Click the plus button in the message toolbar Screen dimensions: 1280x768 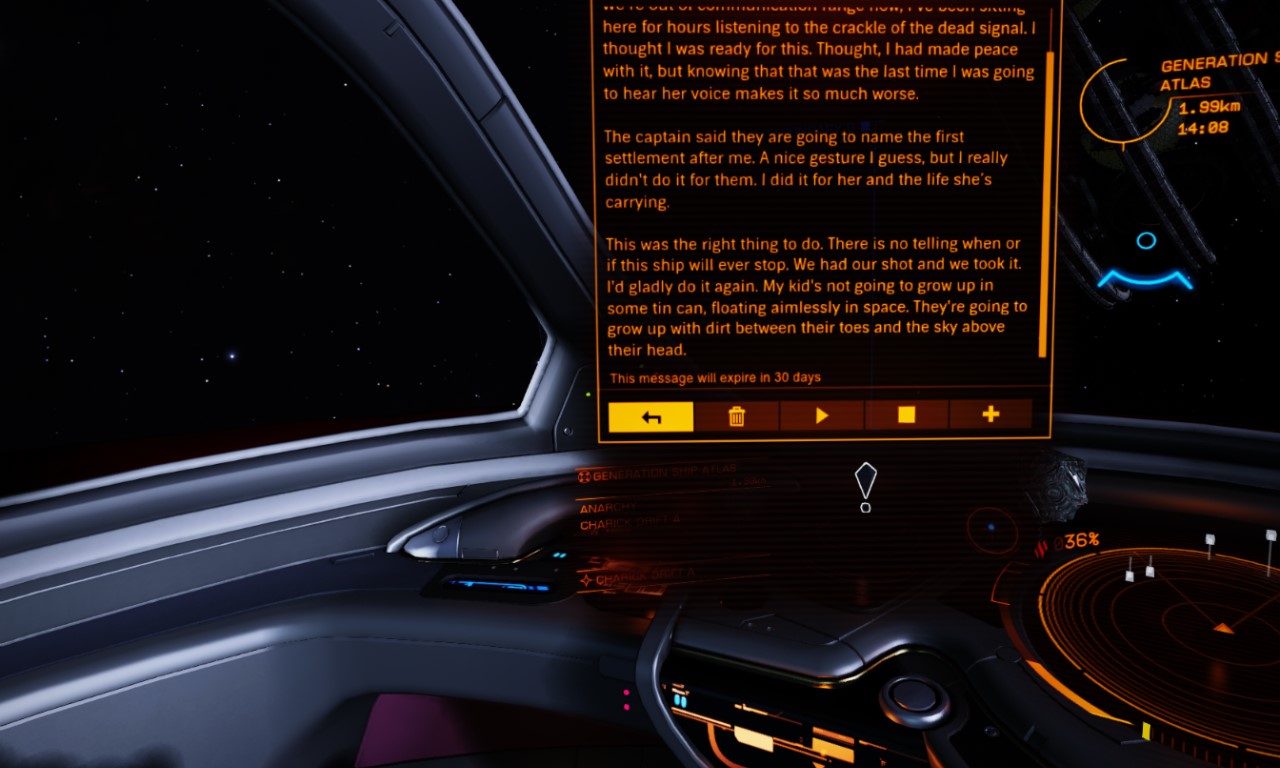tap(991, 414)
